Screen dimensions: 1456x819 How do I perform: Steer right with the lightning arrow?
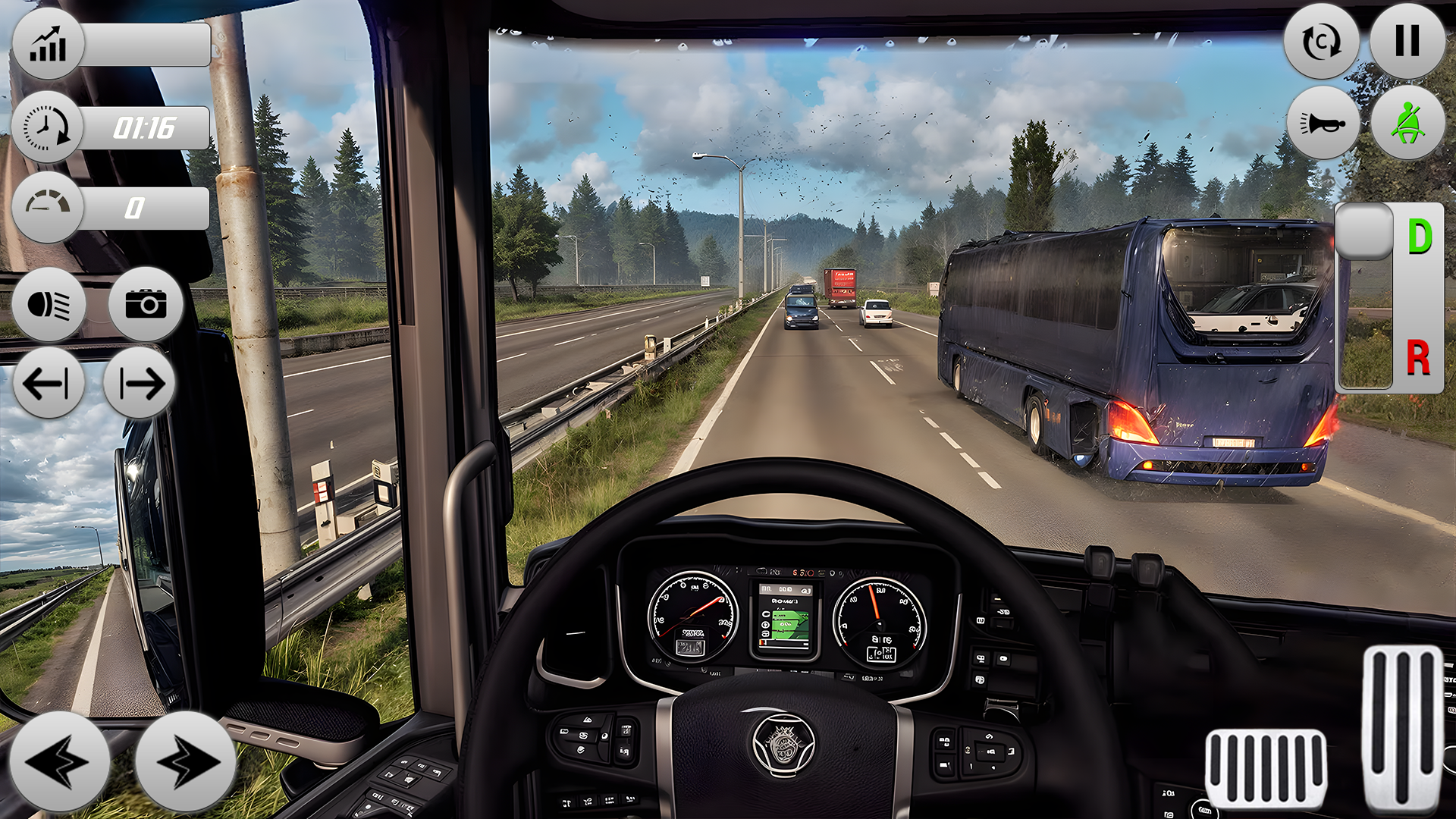pos(184,761)
